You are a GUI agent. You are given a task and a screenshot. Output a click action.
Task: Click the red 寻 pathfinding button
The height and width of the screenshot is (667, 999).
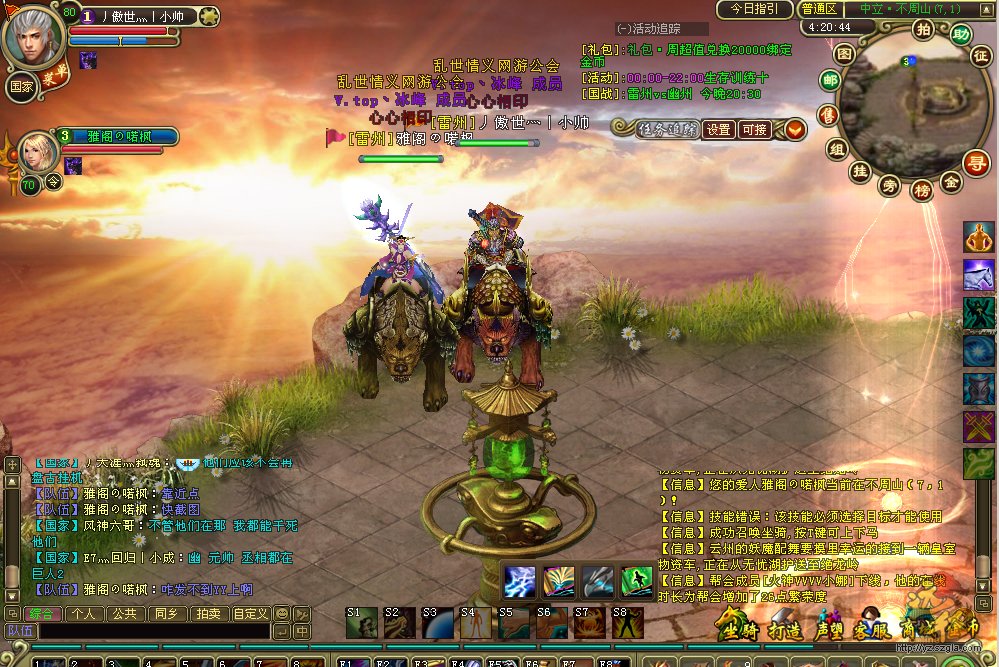976,160
